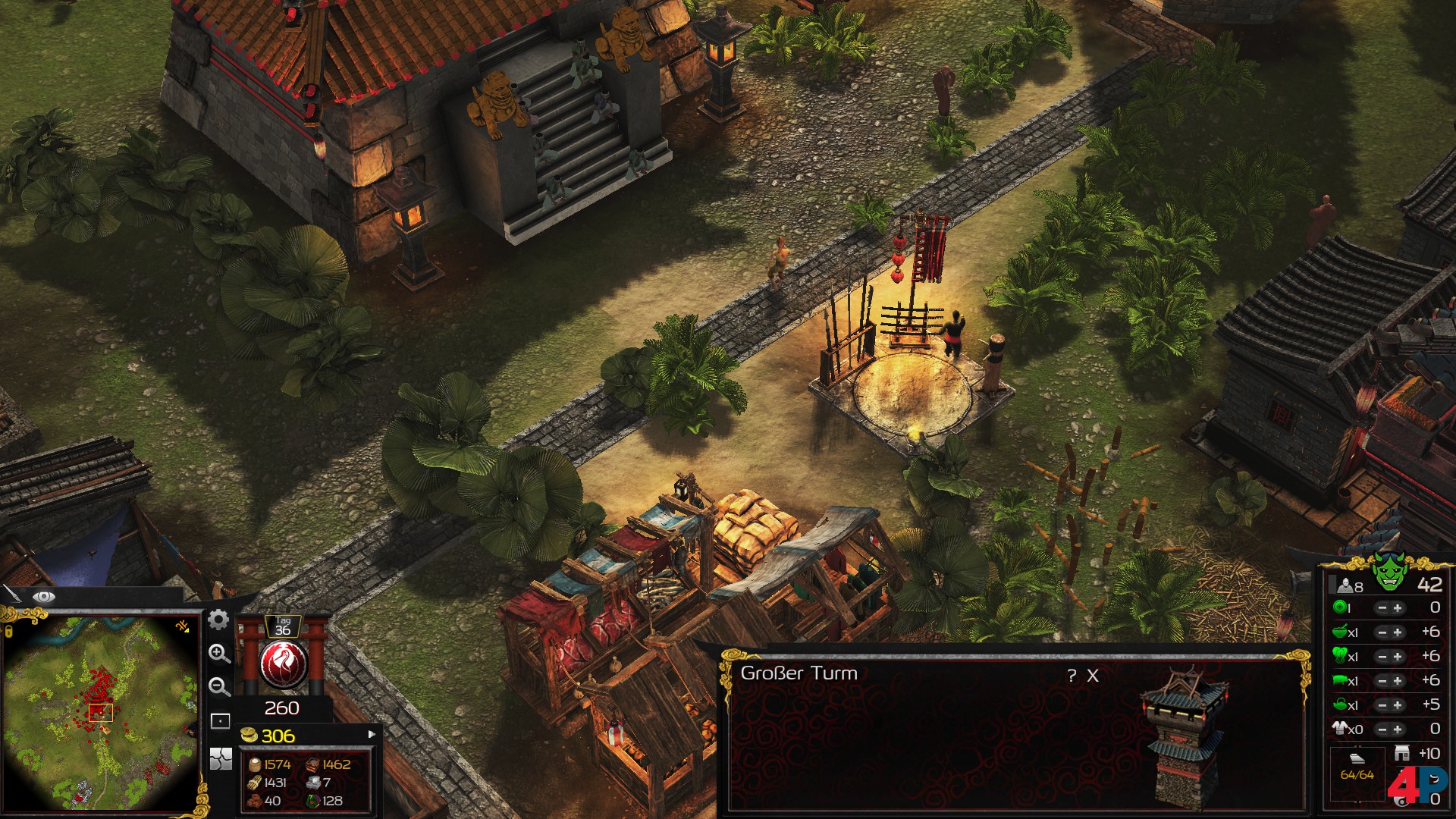
Task: Reduce the vegetable ration
Action: pyautogui.click(x=1382, y=657)
